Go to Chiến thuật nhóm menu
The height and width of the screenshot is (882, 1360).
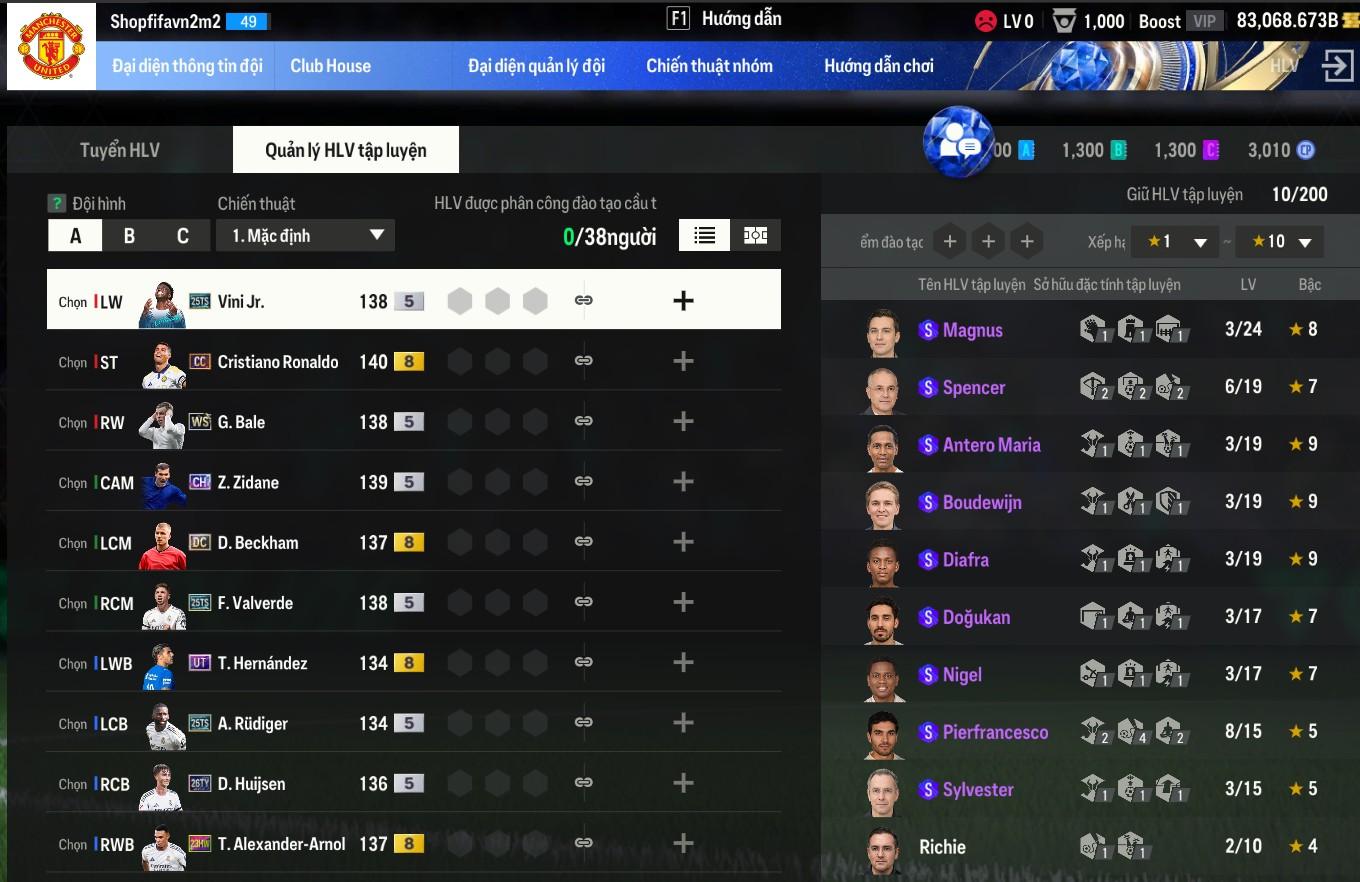(x=709, y=66)
